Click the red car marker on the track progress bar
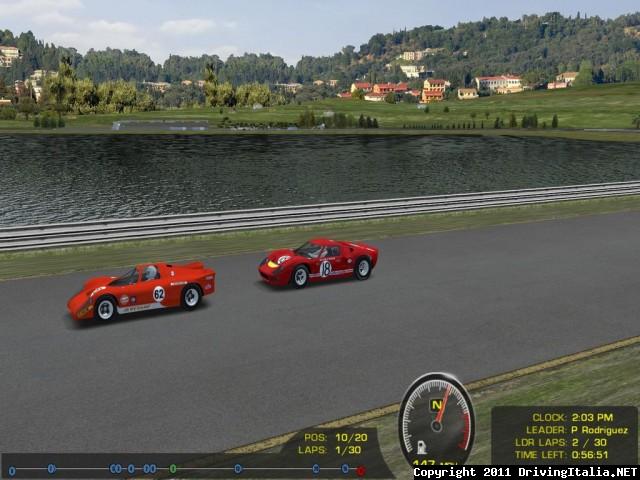 [x=361, y=470]
